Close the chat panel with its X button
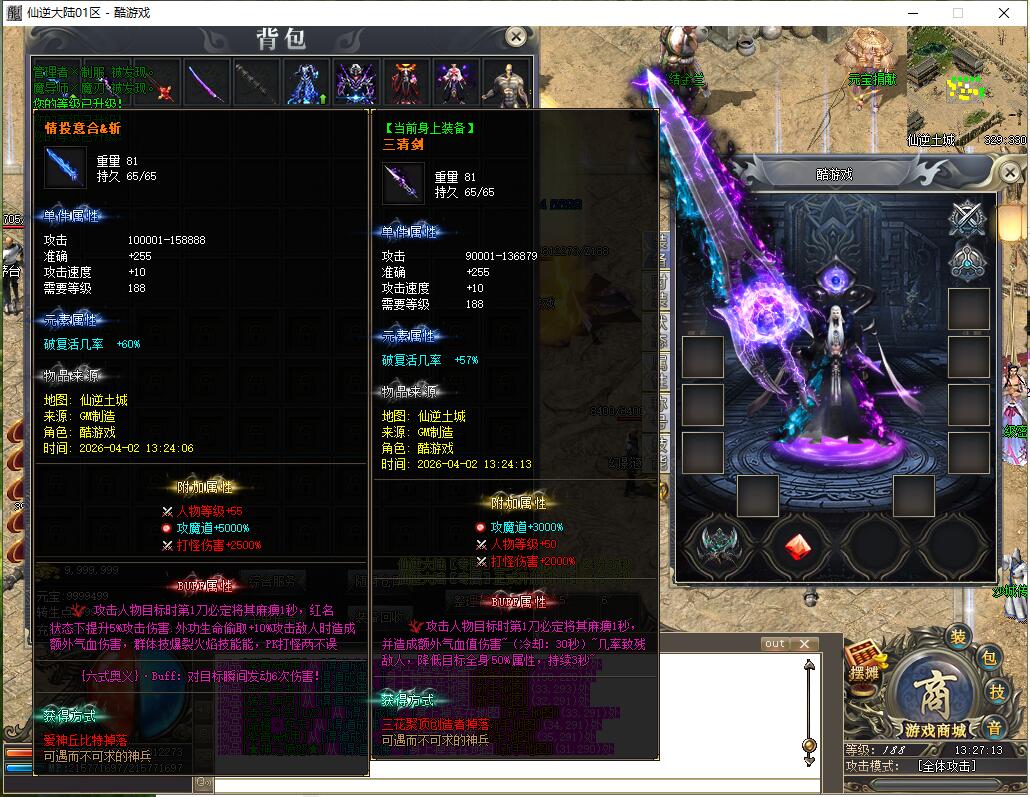Image resolution: width=1030 pixels, height=797 pixels. 803,644
